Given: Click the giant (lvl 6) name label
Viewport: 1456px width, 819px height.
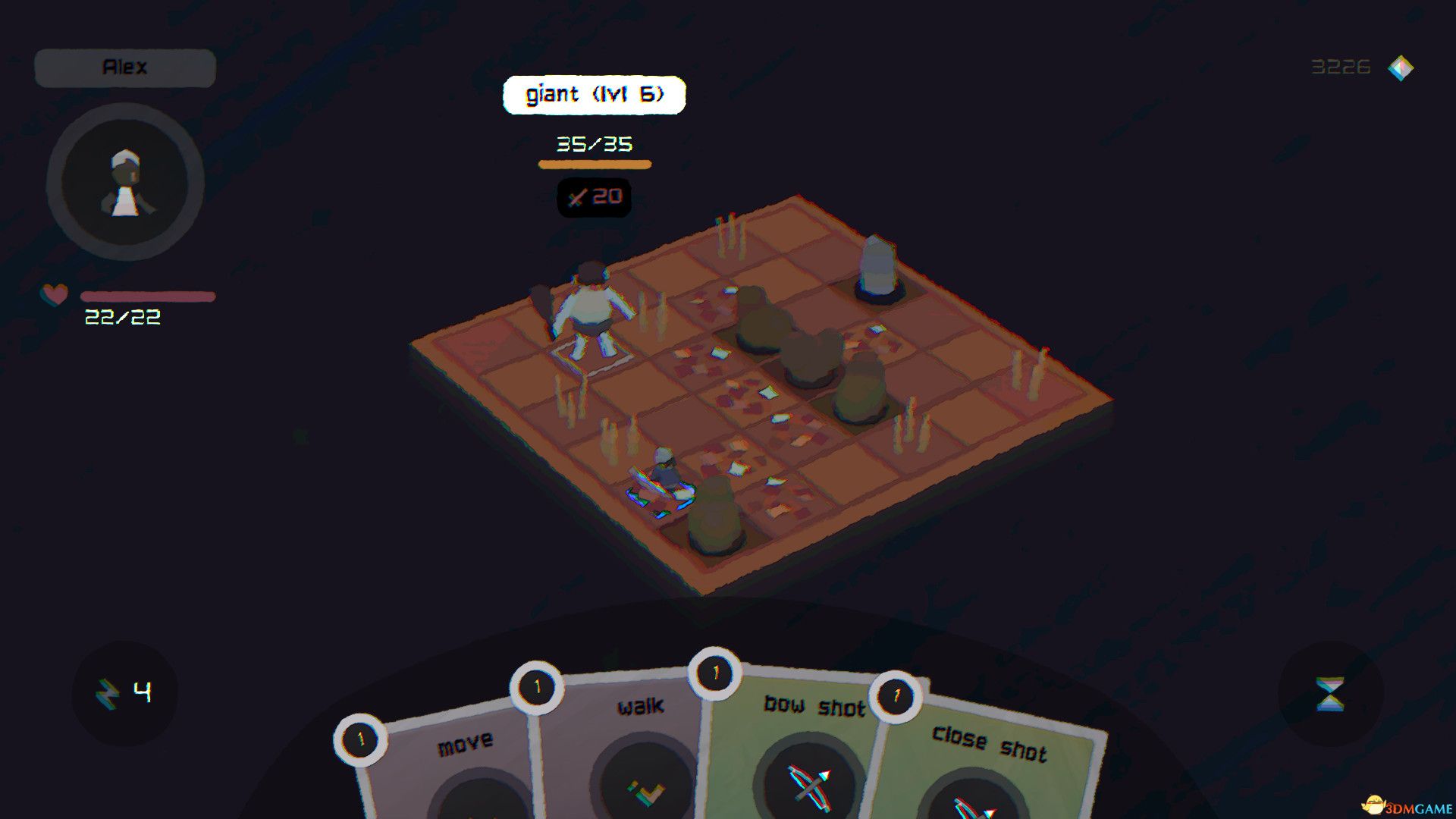Looking at the screenshot, I should [595, 94].
